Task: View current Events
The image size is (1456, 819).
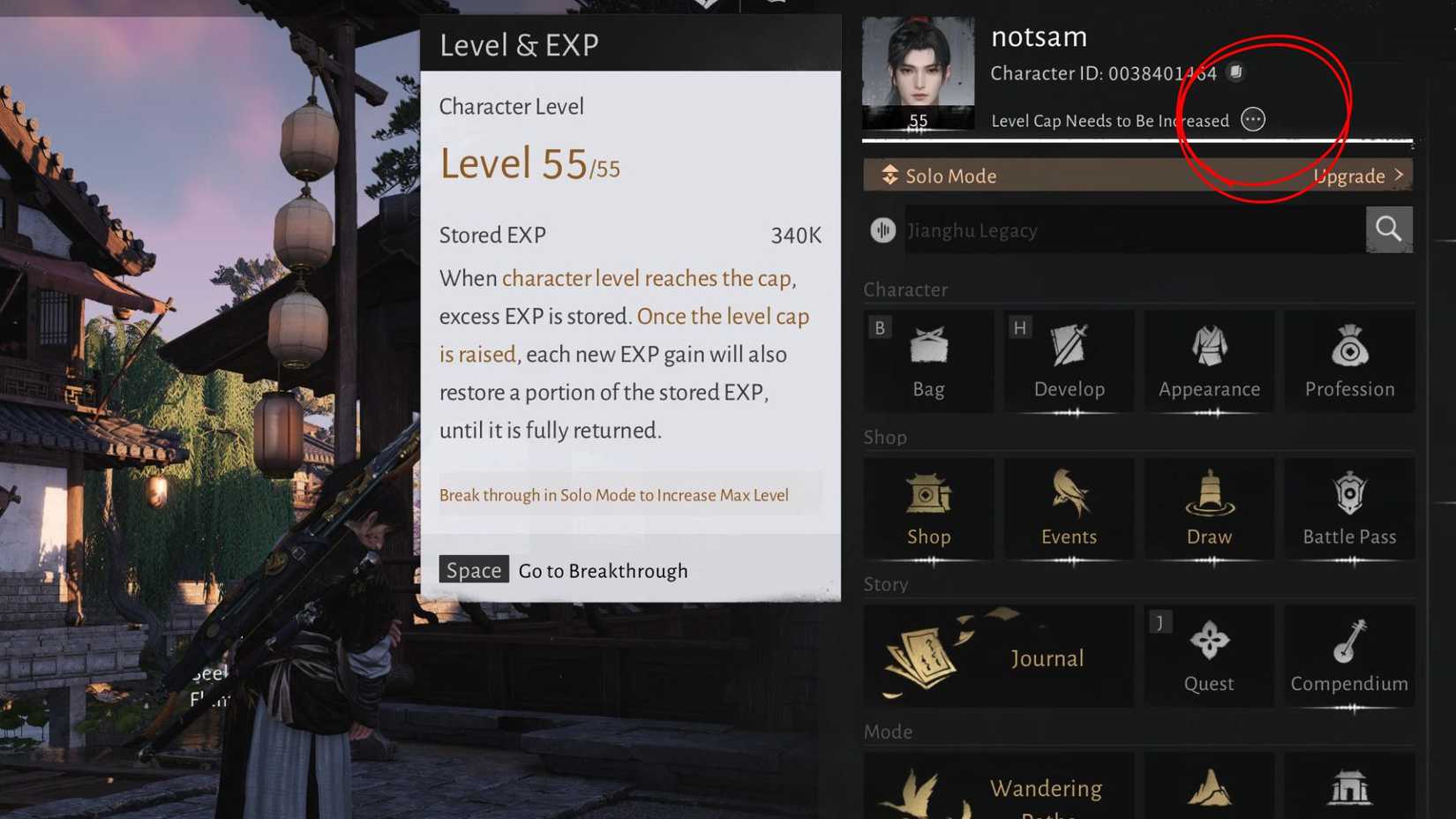Action: point(1069,507)
